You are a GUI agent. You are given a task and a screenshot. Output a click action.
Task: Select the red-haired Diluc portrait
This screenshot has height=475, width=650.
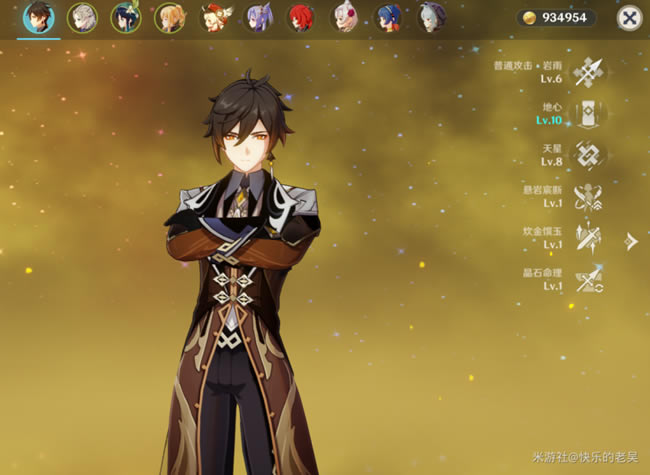click(x=300, y=17)
